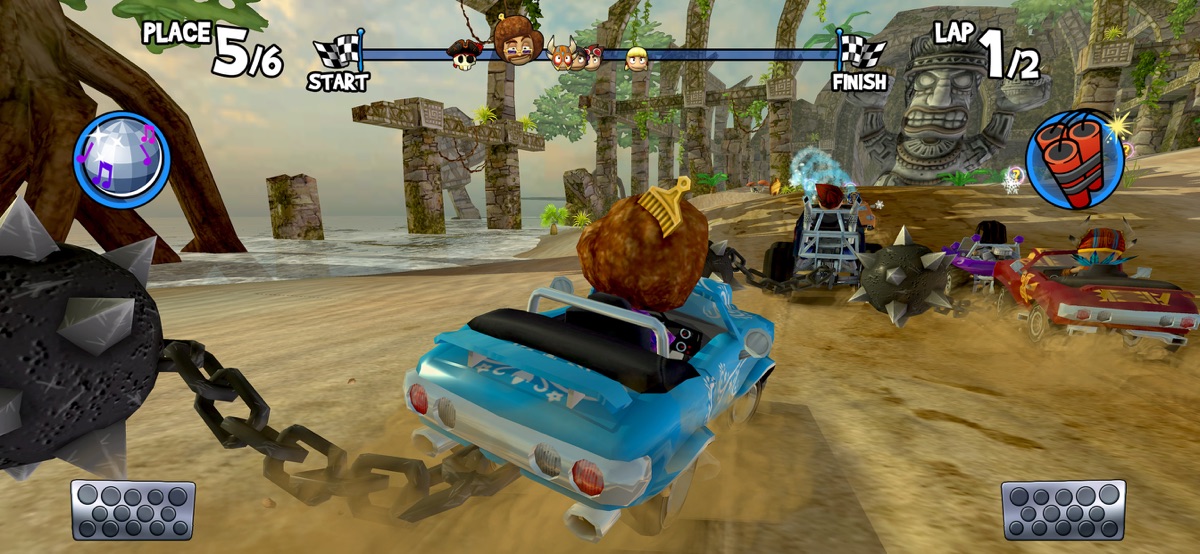The height and width of the screenshot is (554, 1200).
Task: Activate the disco ball powerup
Action: point(122,159)
